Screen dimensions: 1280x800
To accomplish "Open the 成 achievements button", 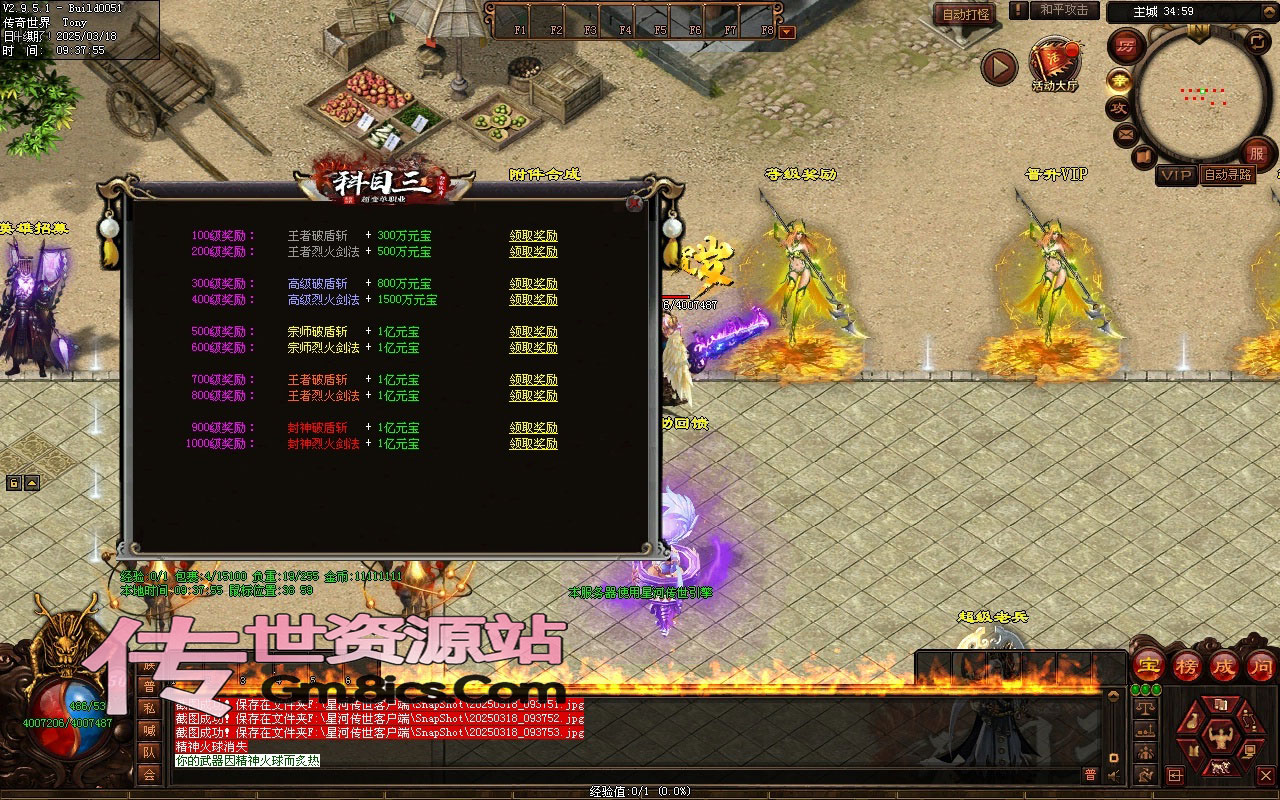I will click(x=1224, y=665).
